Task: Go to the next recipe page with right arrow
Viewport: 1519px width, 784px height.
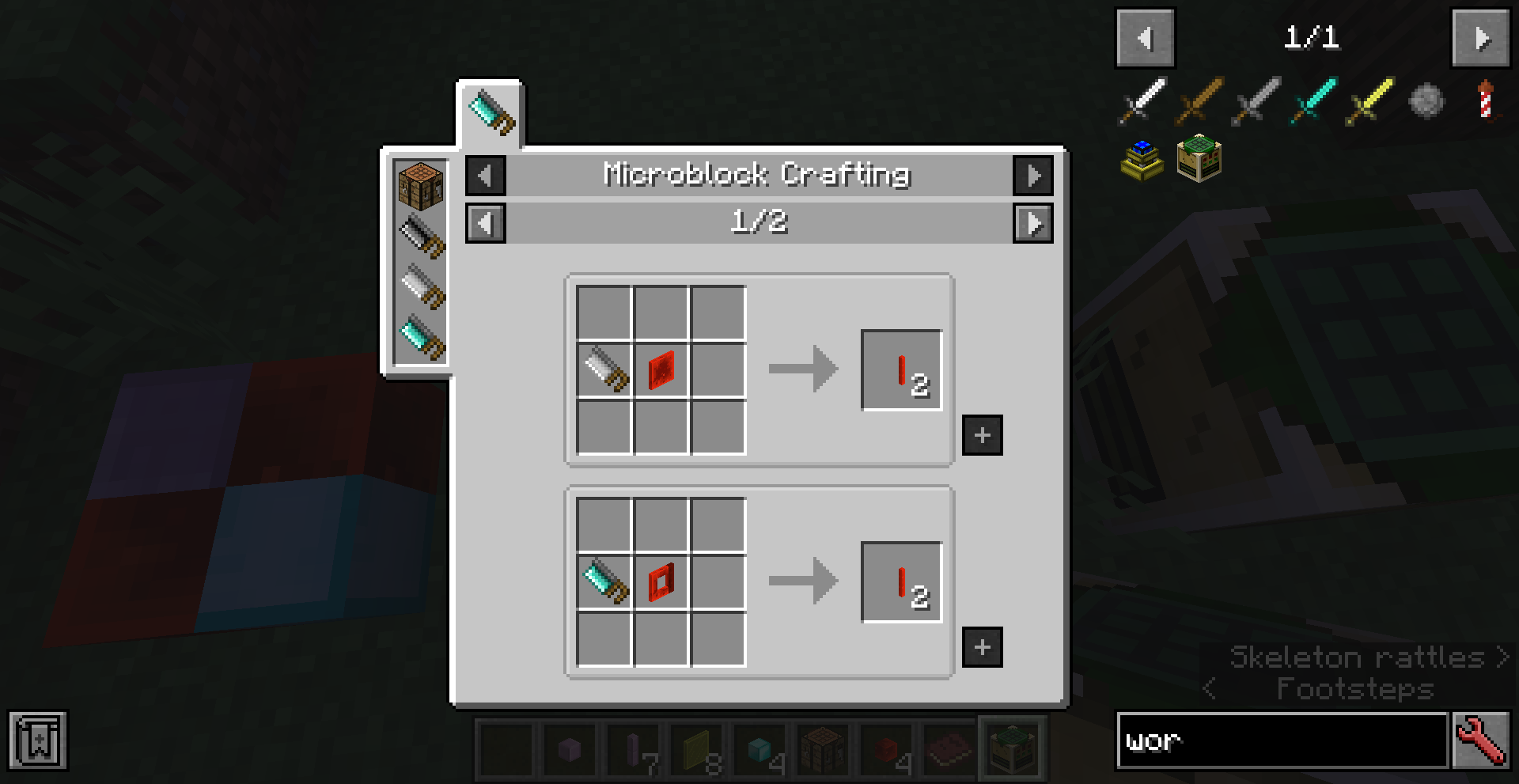Action: [1033, 224]
